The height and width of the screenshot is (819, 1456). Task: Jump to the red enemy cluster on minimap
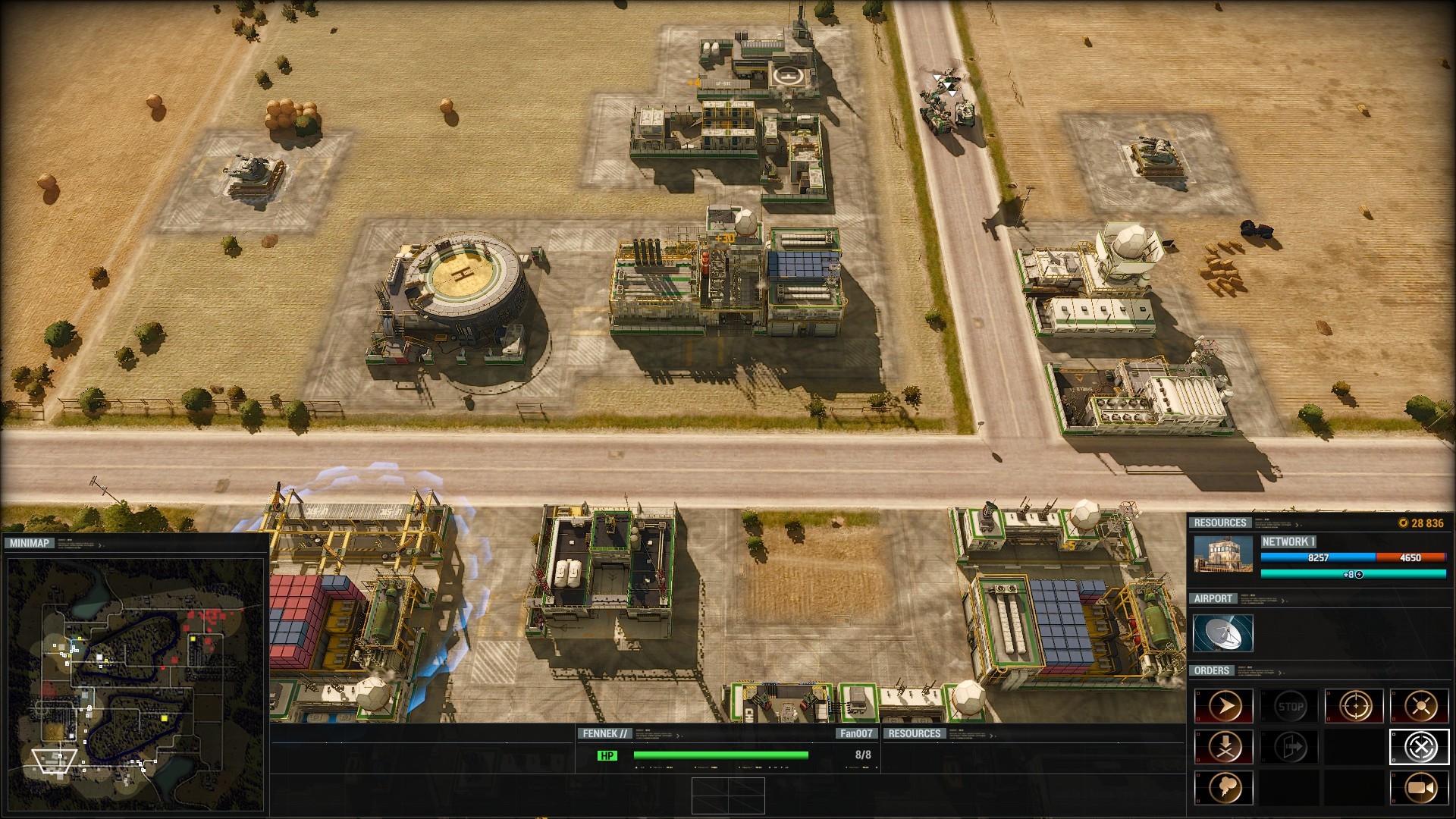pos(203,616)
